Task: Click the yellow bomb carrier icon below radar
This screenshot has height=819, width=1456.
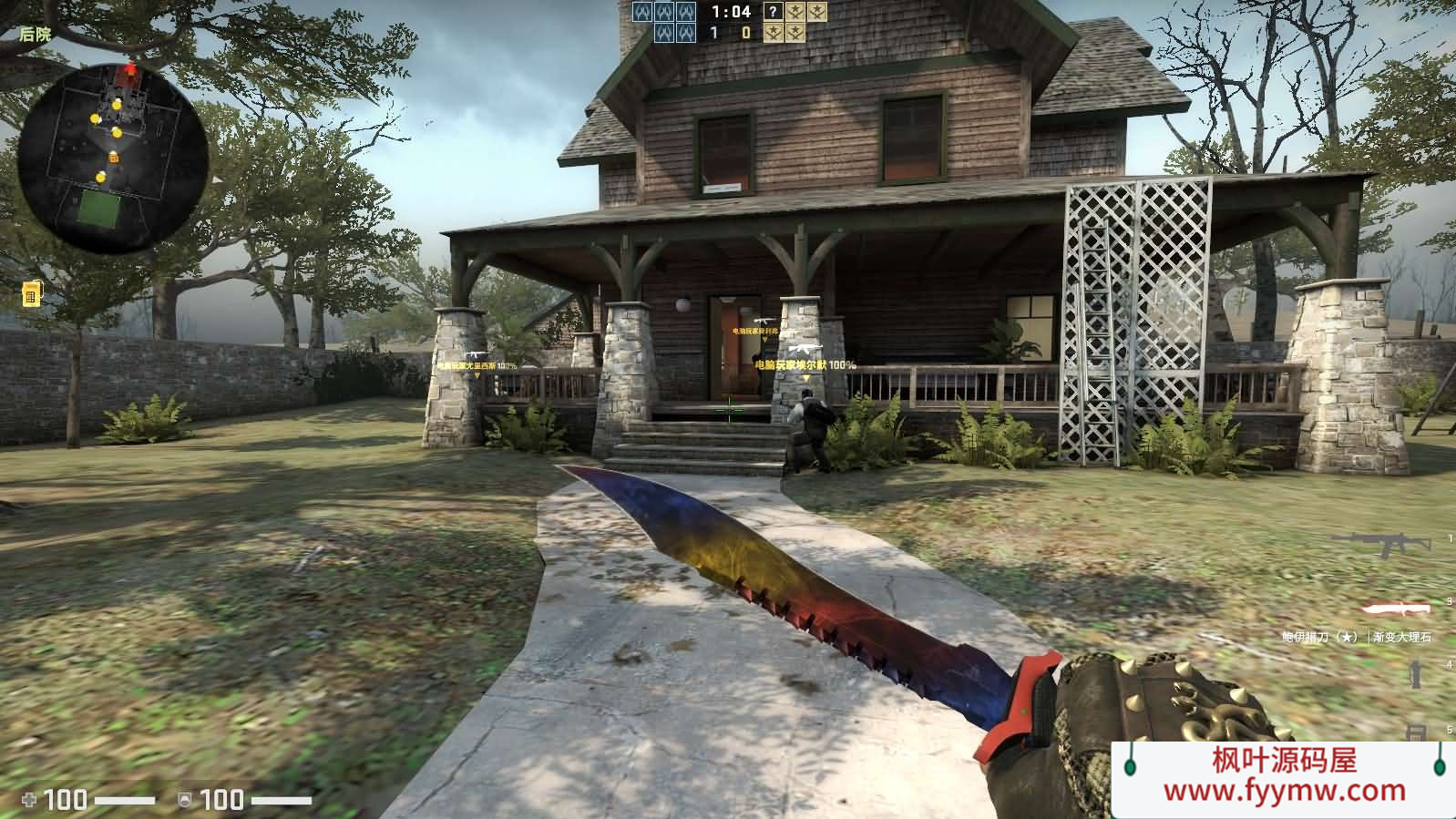Action: 31,293
